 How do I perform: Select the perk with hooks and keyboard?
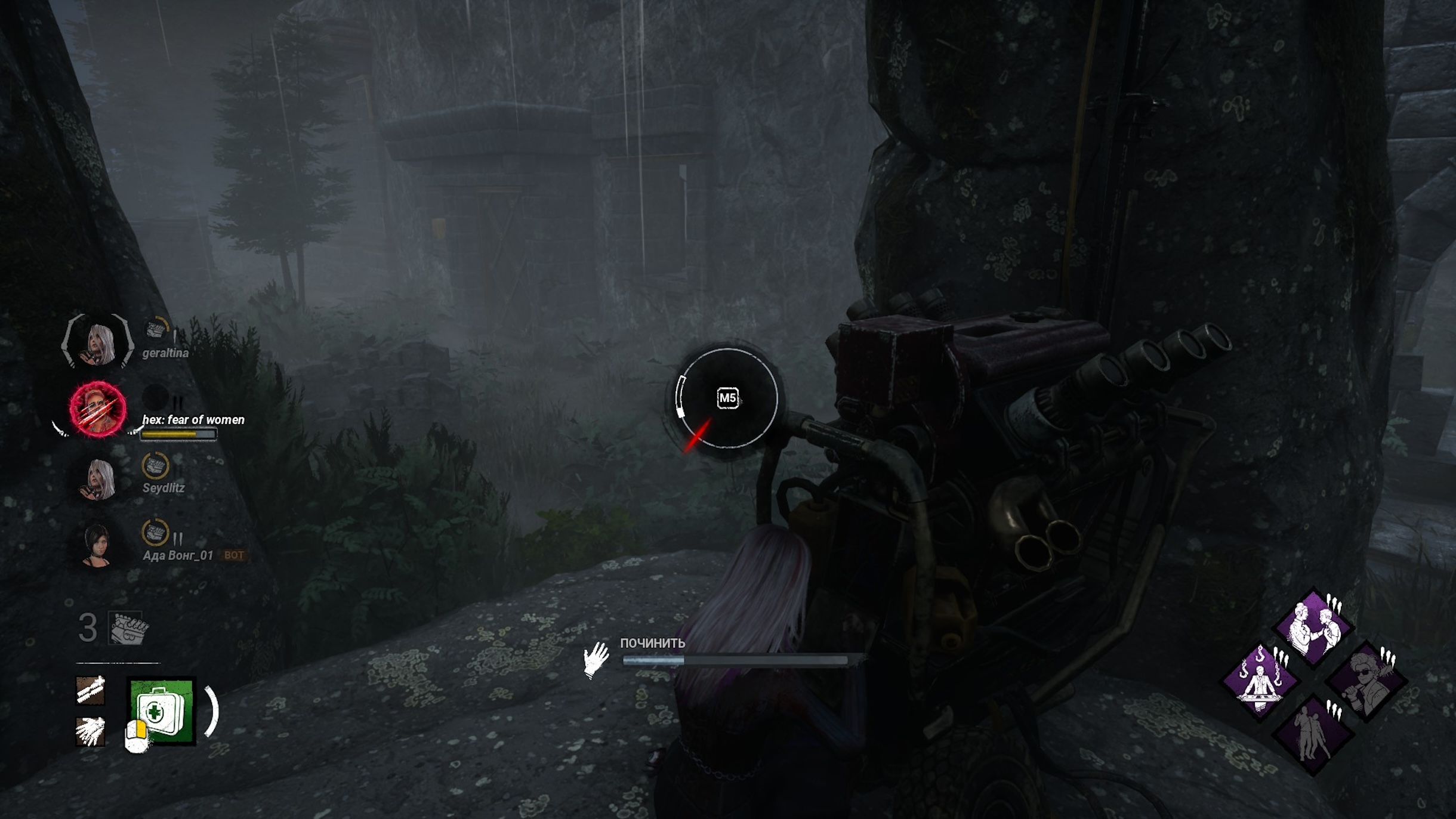1260,681
